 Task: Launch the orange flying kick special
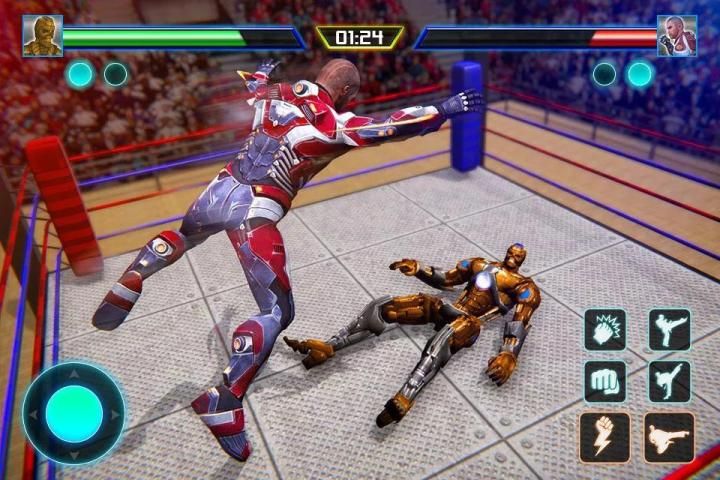669,437
